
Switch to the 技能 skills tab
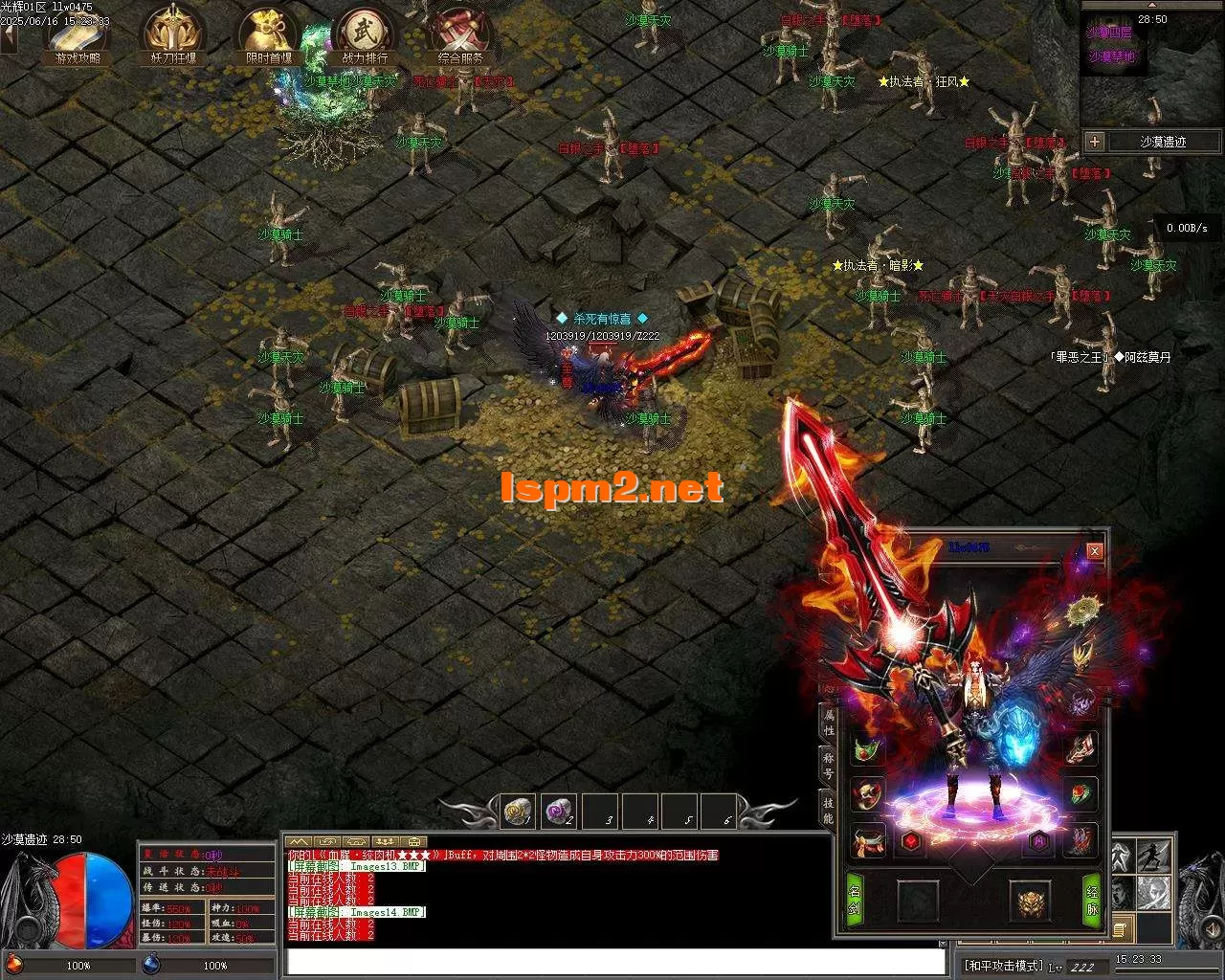[829, 810]
